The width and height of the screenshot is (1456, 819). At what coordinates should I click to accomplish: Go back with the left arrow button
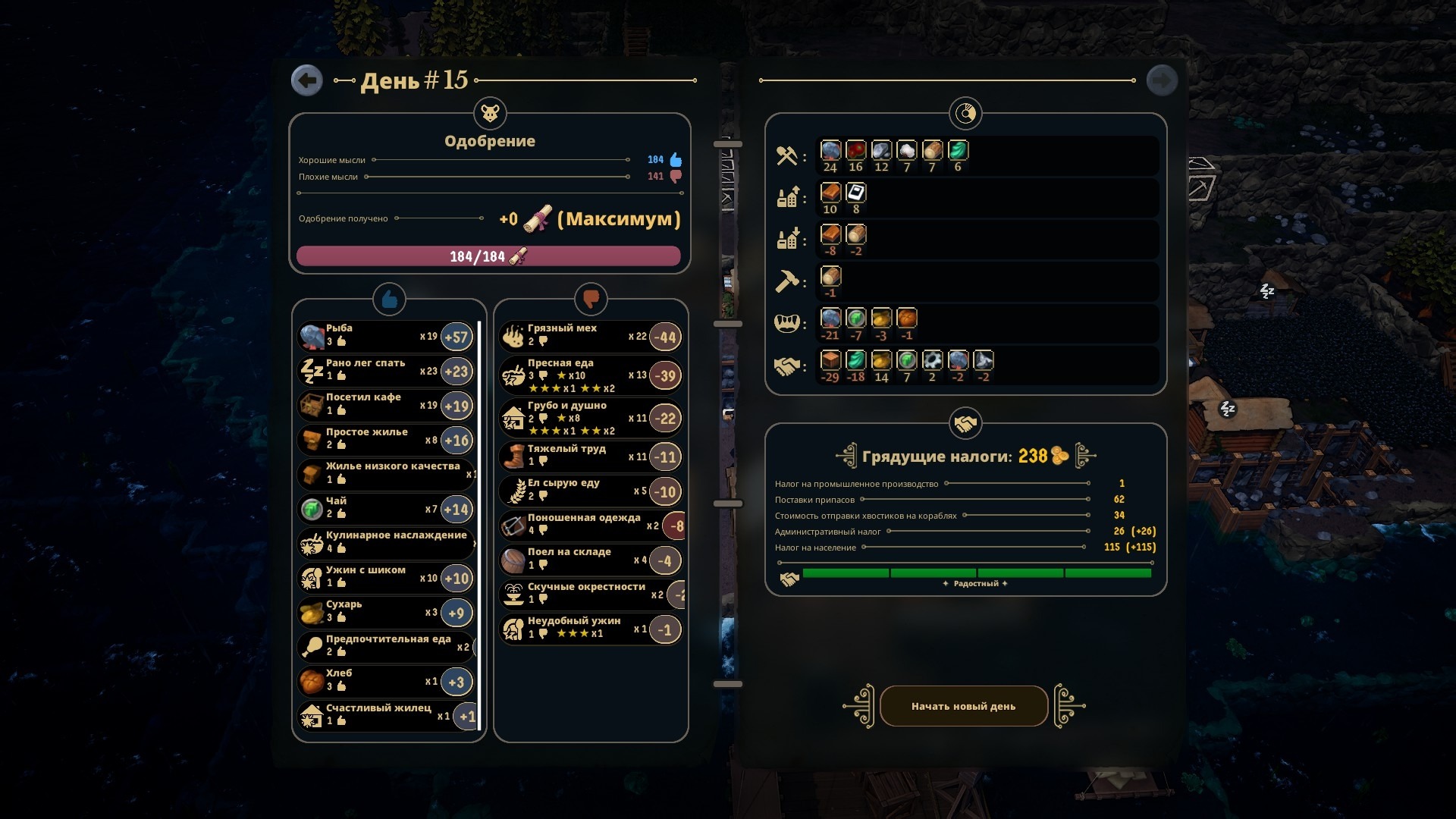coord(307,80)
